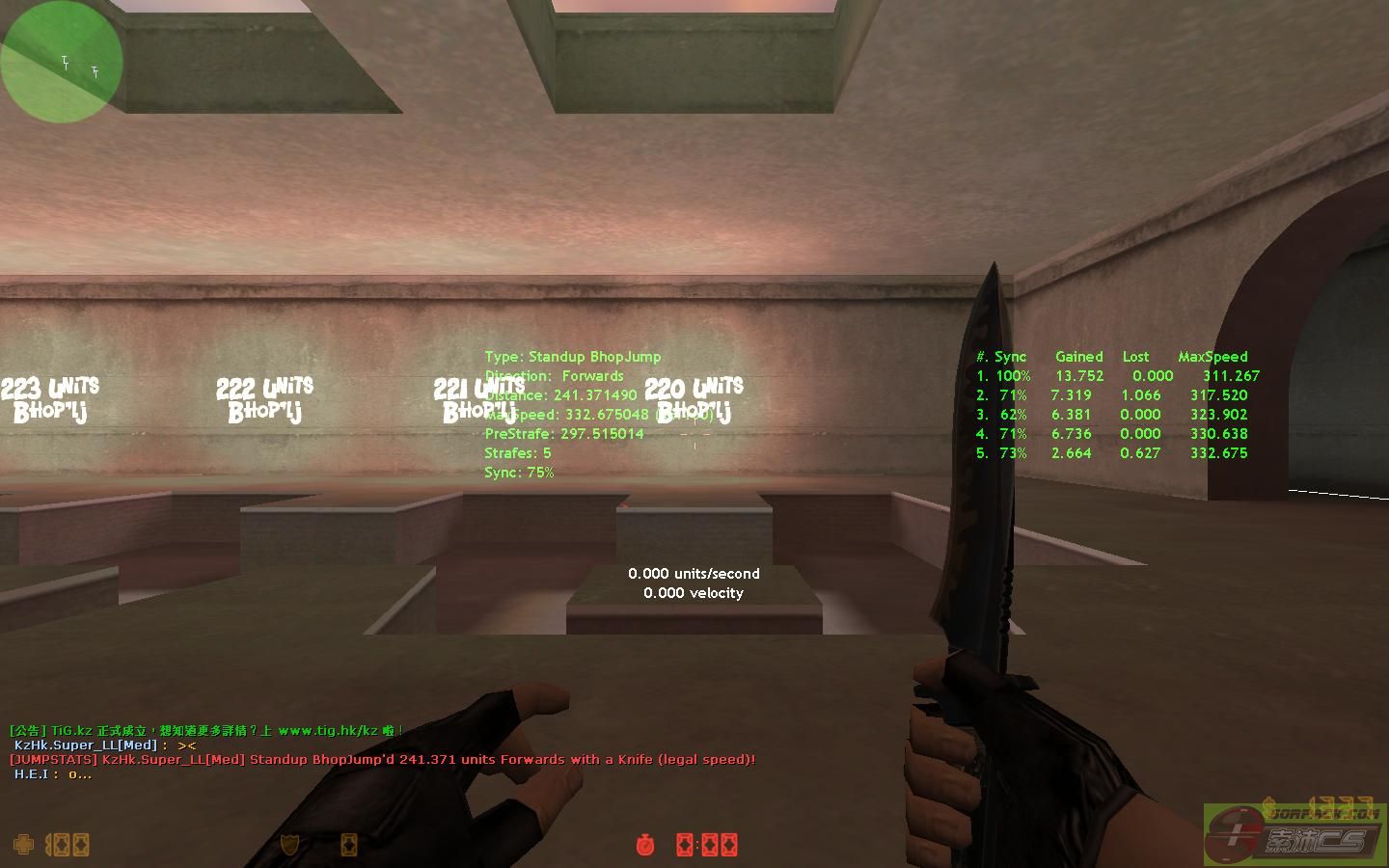The image size is (1389, 868).
Task: Click the green radar minimap
Action: pyautogui.click(x=62, y=63)
